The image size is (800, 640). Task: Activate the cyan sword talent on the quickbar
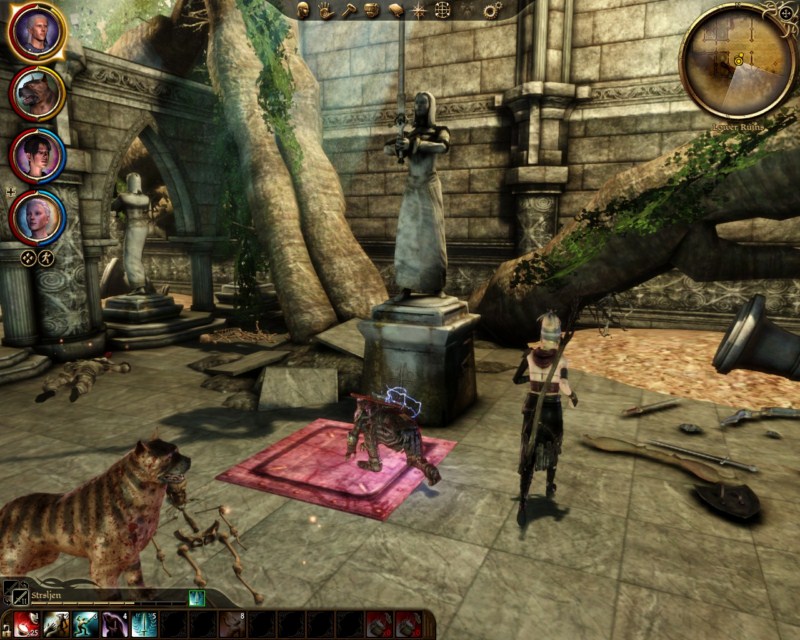(x=144, y=625)
